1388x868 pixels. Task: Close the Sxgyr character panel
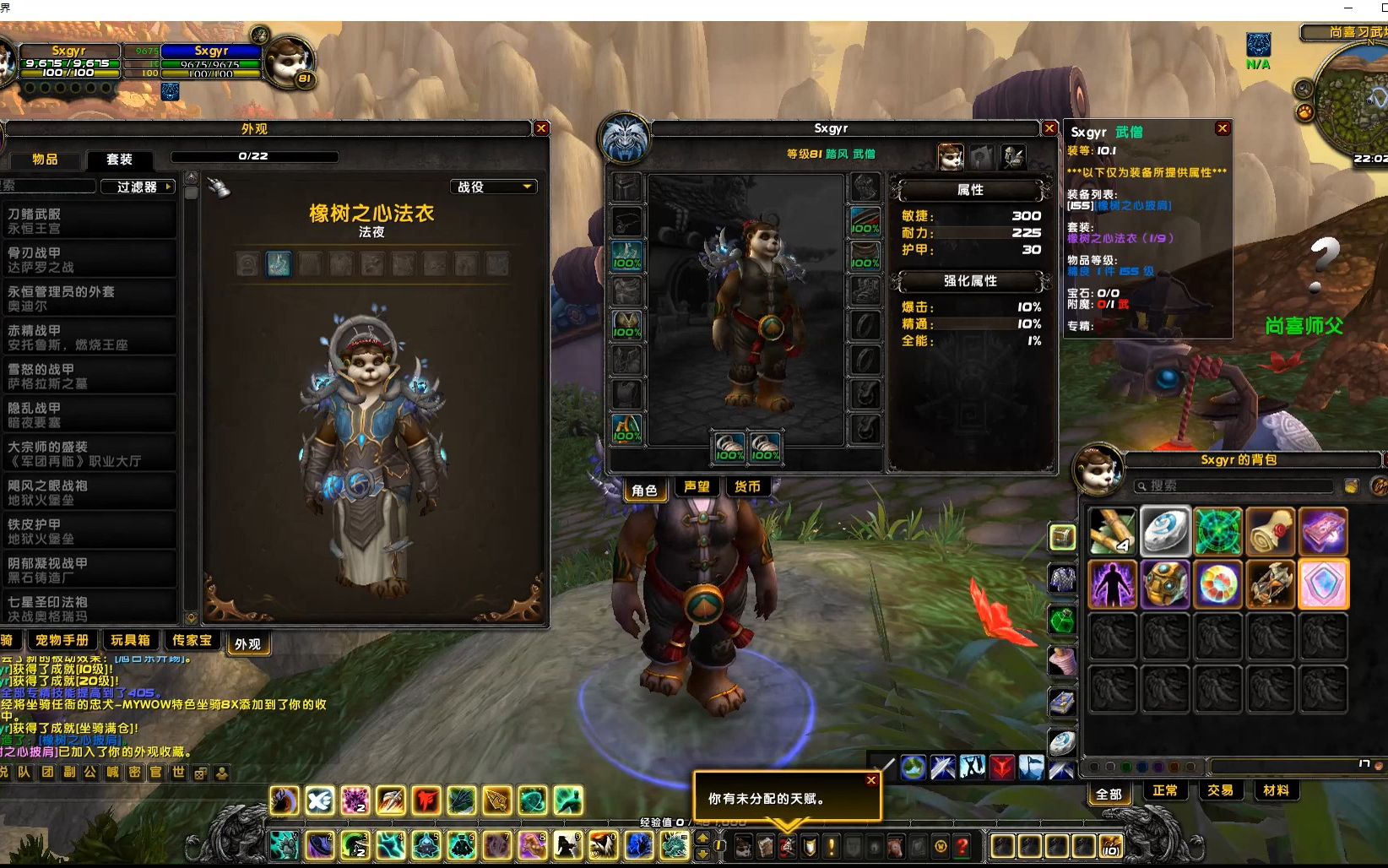point(1049,128)
